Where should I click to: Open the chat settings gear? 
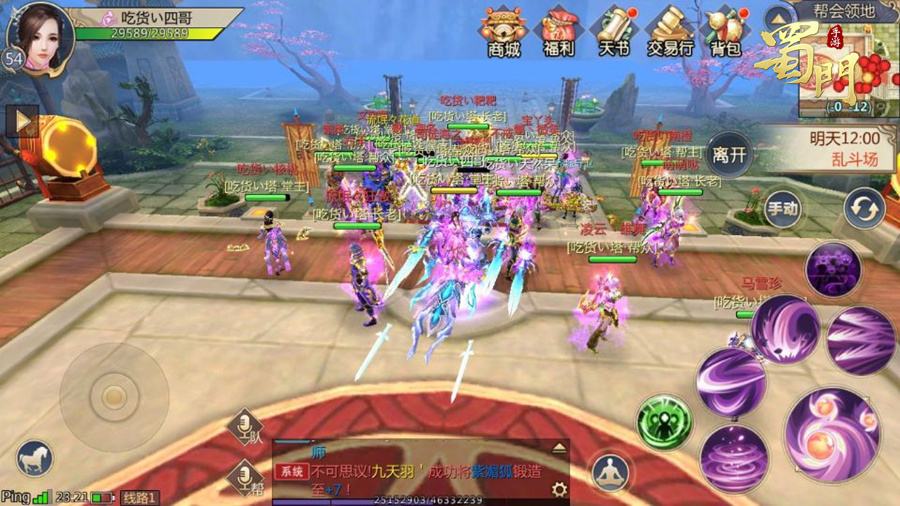click(x=559, y=489)
